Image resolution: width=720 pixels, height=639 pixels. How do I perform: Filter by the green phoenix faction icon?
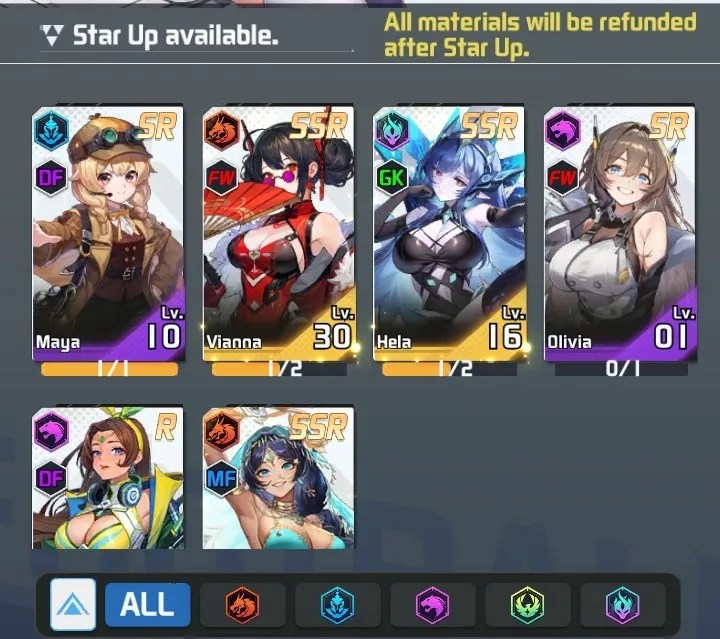coord(527,604)
